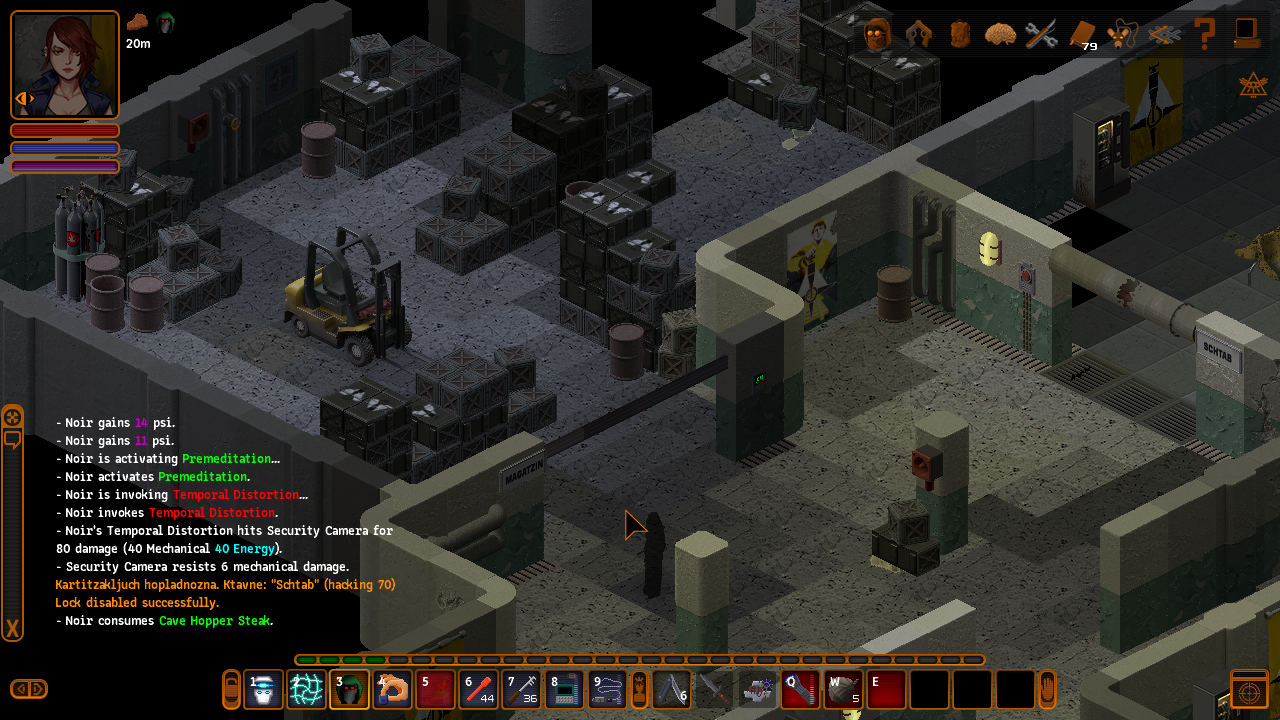Select the red syringe in slot 6

pyautogui.click(x=479, y=690)
